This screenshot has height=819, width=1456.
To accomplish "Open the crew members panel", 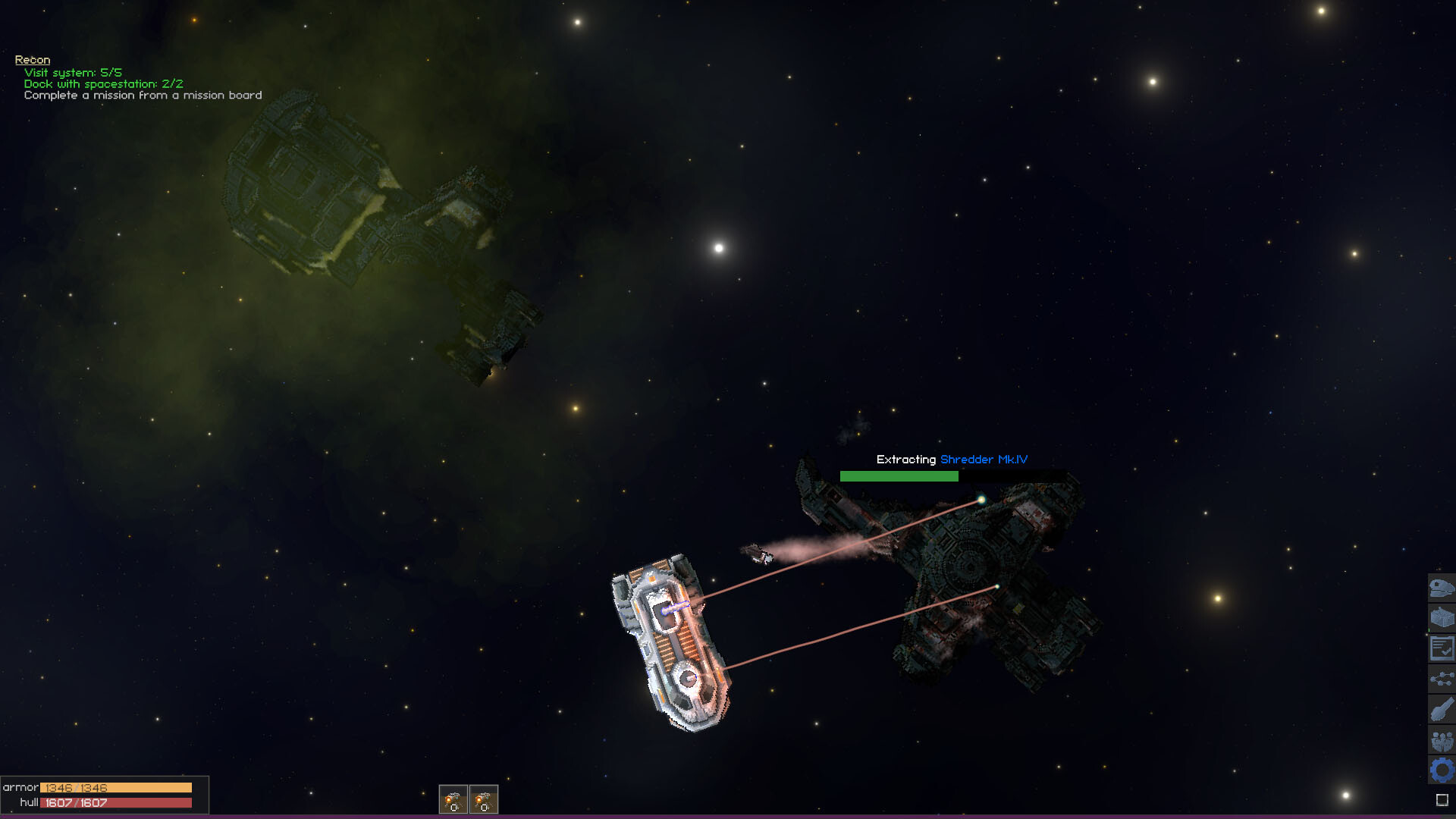I will (1442, 740).
